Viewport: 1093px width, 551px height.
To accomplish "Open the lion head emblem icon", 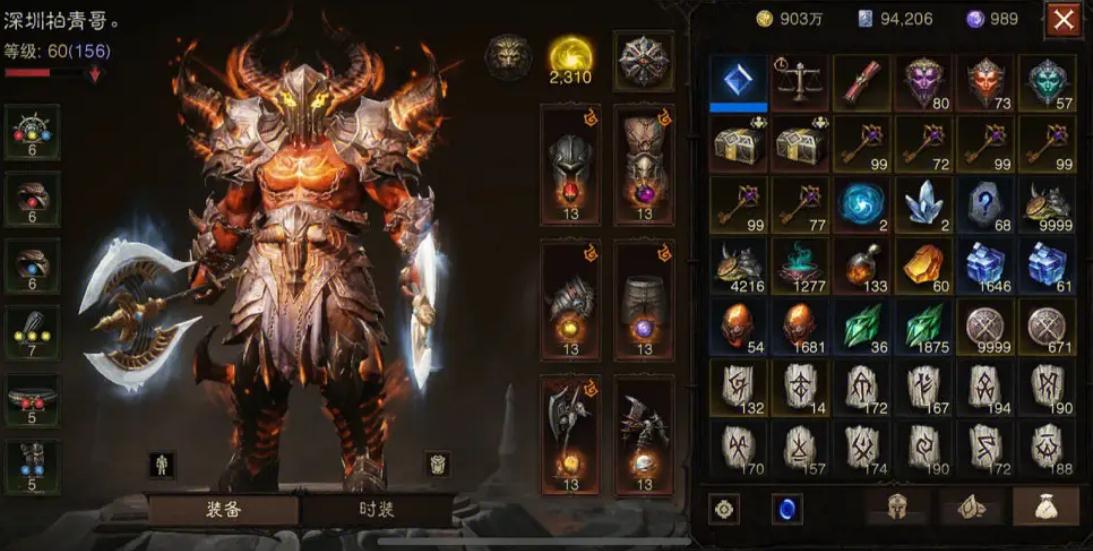I will 508,56.
